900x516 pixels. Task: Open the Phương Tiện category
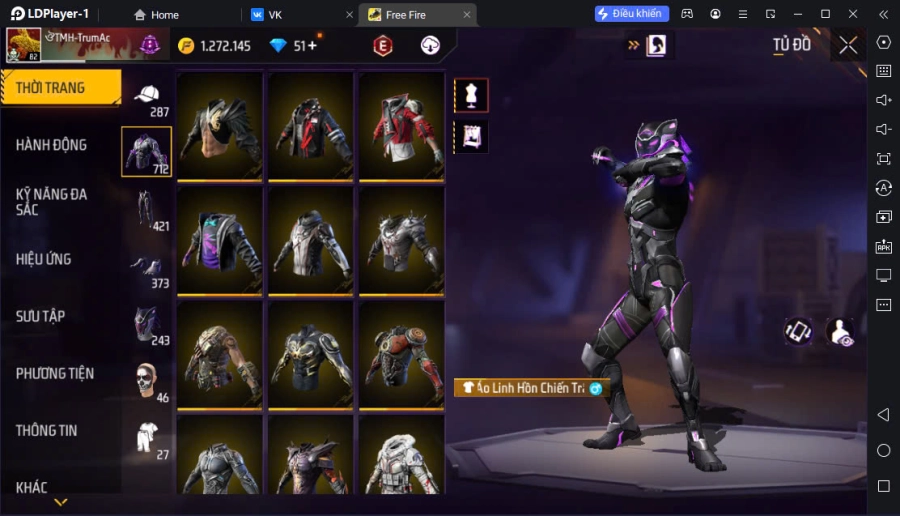(x=55, y=373)
